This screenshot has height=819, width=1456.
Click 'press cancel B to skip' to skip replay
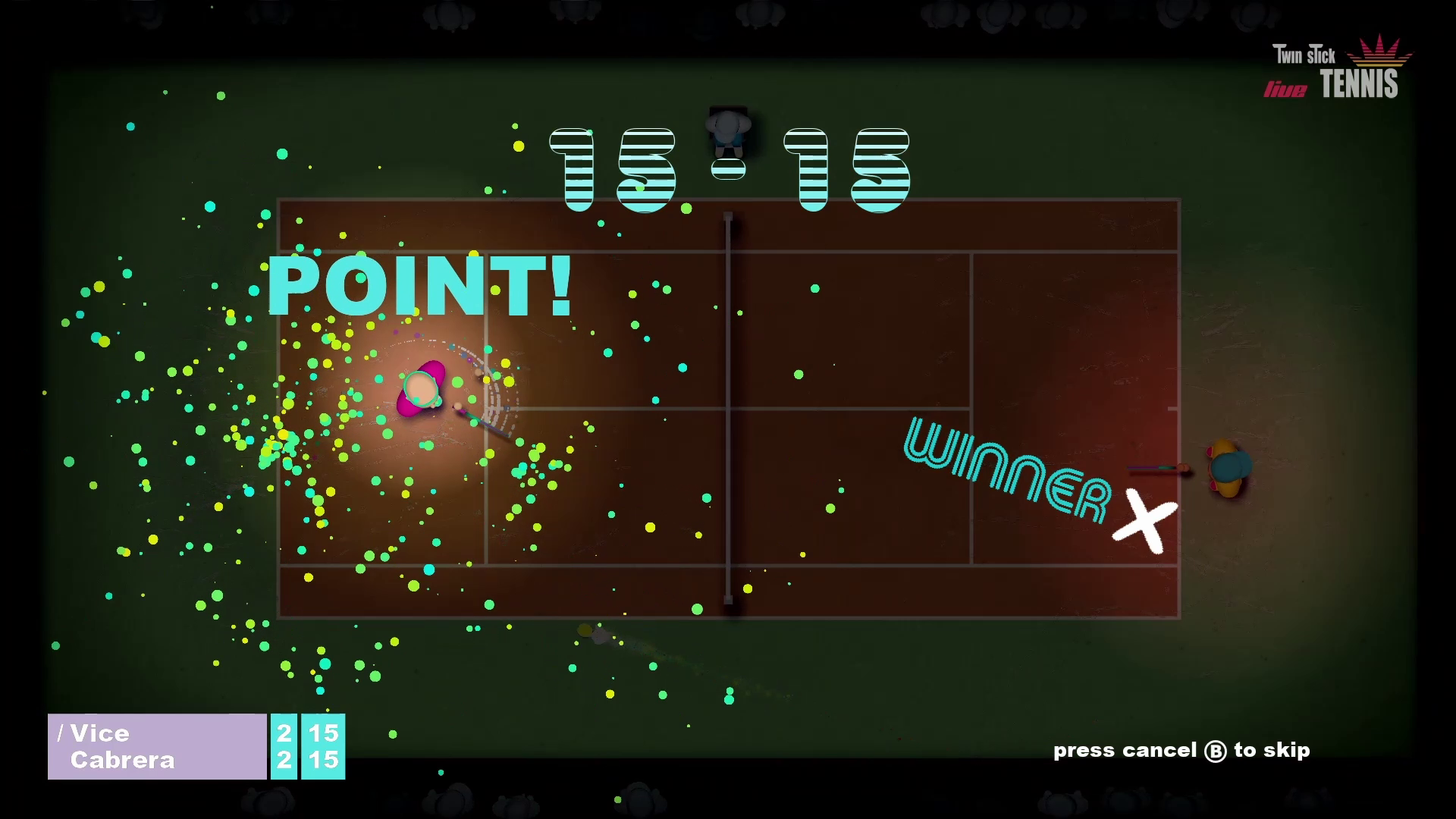(x=1180, y=750)
